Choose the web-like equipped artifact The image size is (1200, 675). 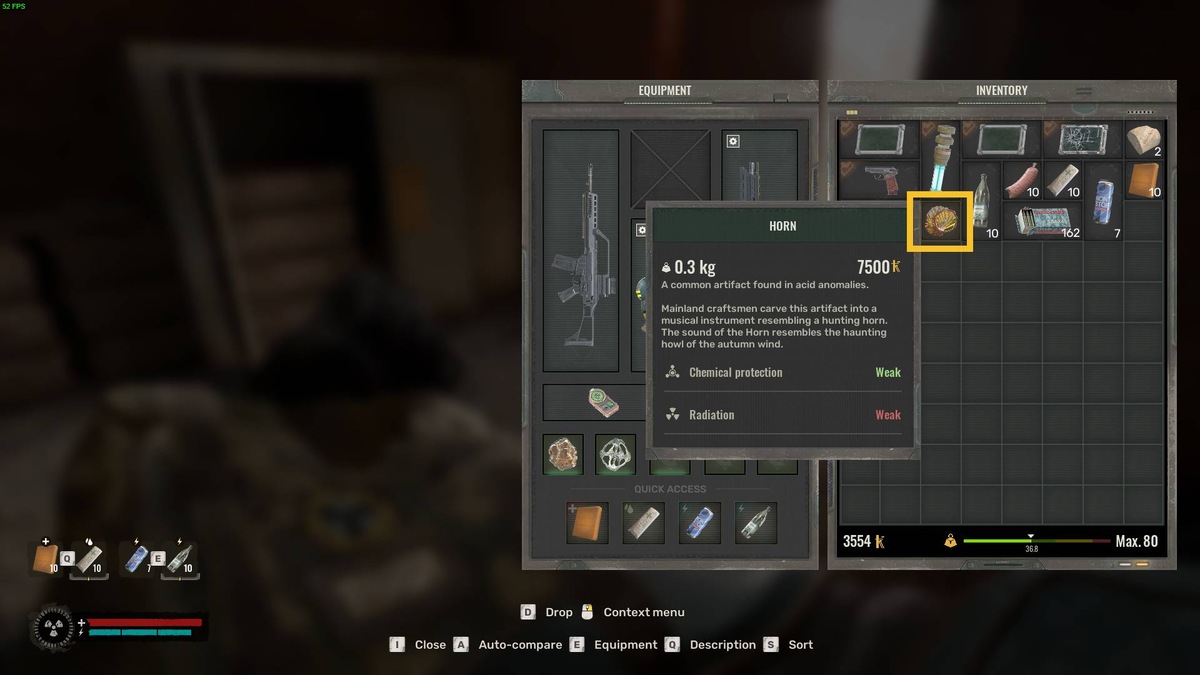[x=616, y=454]
